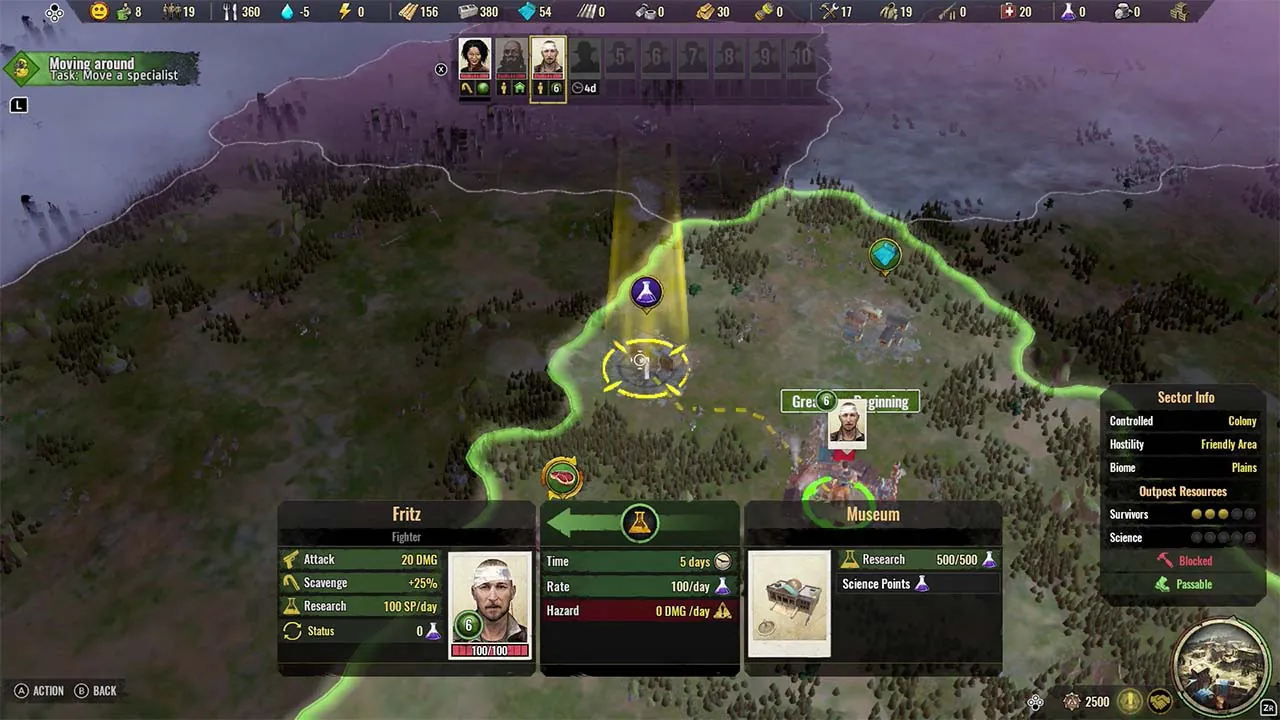Toggle the home icon under the second specialist portrait
This screenshot has height=720, width=1280.
(x=519, y=88)
